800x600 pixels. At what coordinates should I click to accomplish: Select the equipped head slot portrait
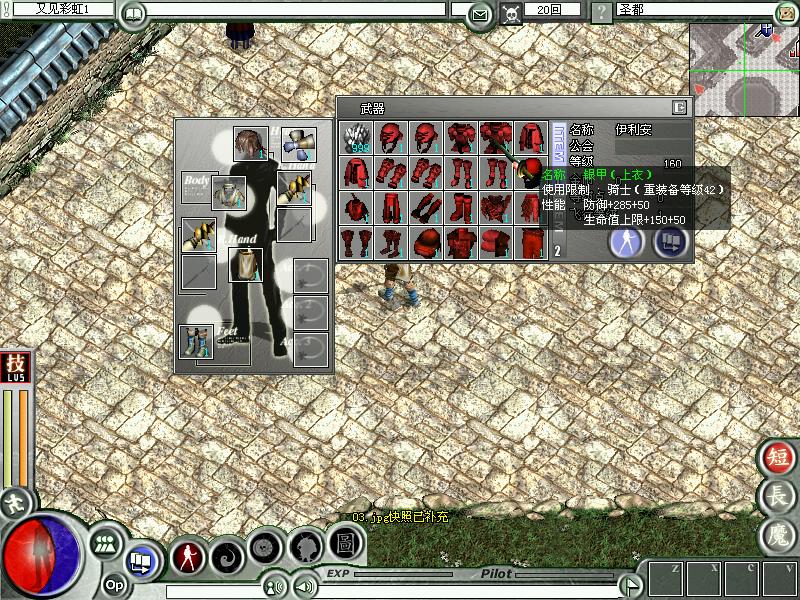[x=250, y=144]
